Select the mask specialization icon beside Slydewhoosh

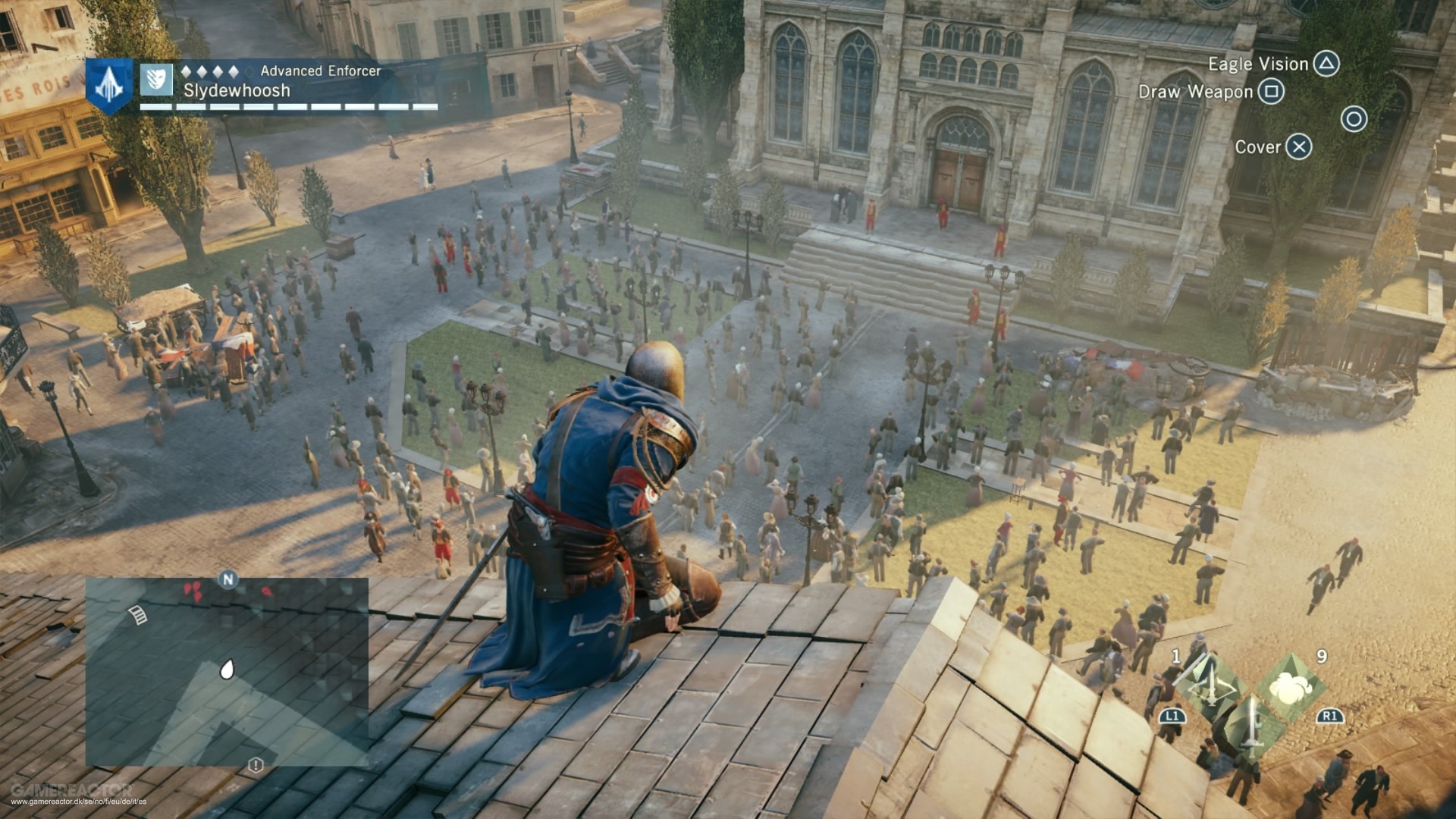[156, 80]
